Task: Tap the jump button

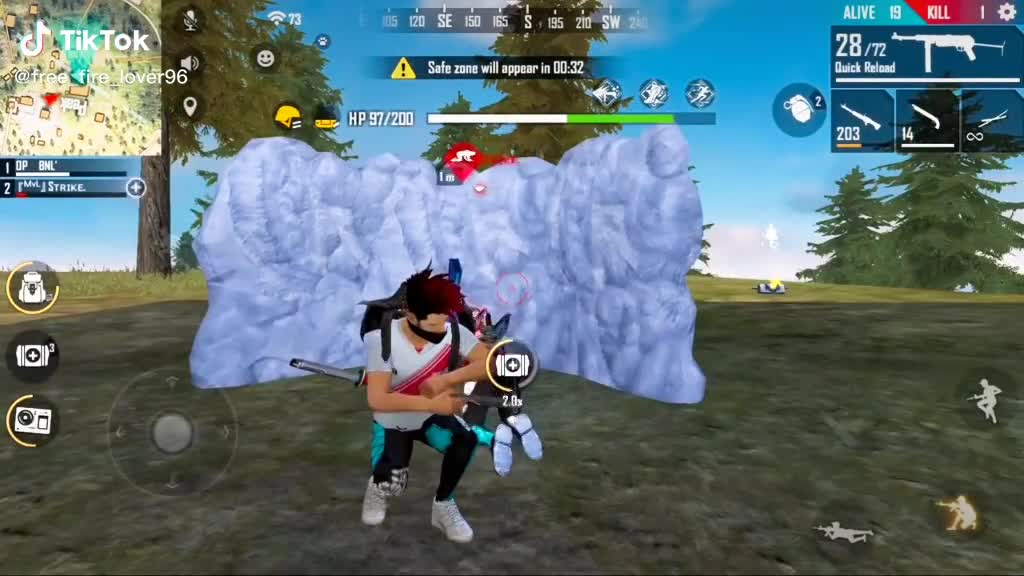Action: pos(985,397)
